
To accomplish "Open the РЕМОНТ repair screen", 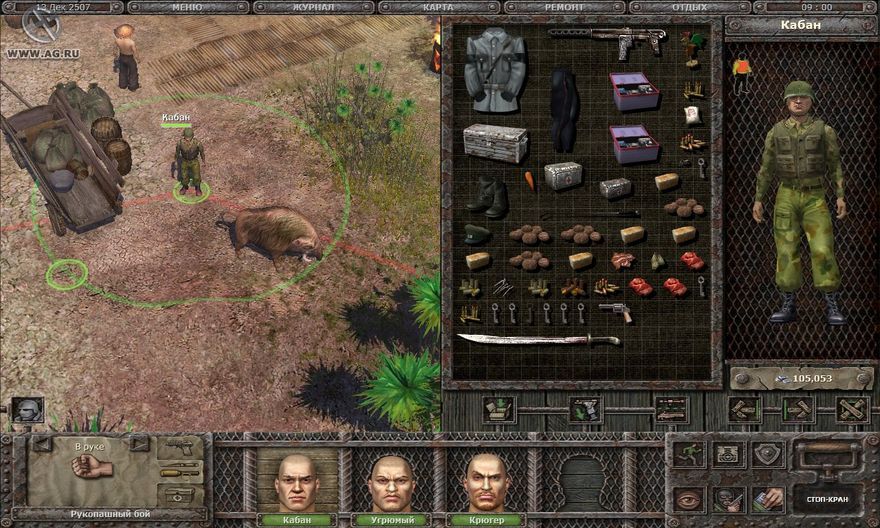I will 563,7.
